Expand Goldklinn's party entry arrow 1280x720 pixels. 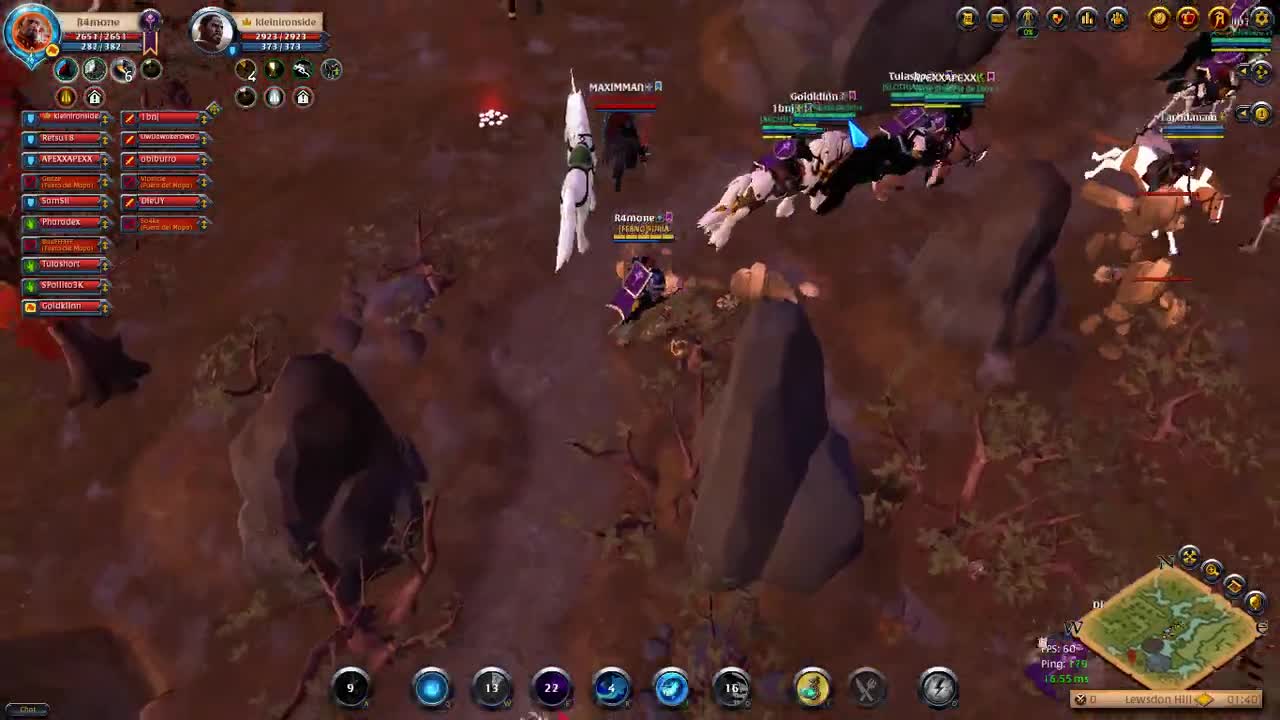pyautogui.click(x=105, y=308)
